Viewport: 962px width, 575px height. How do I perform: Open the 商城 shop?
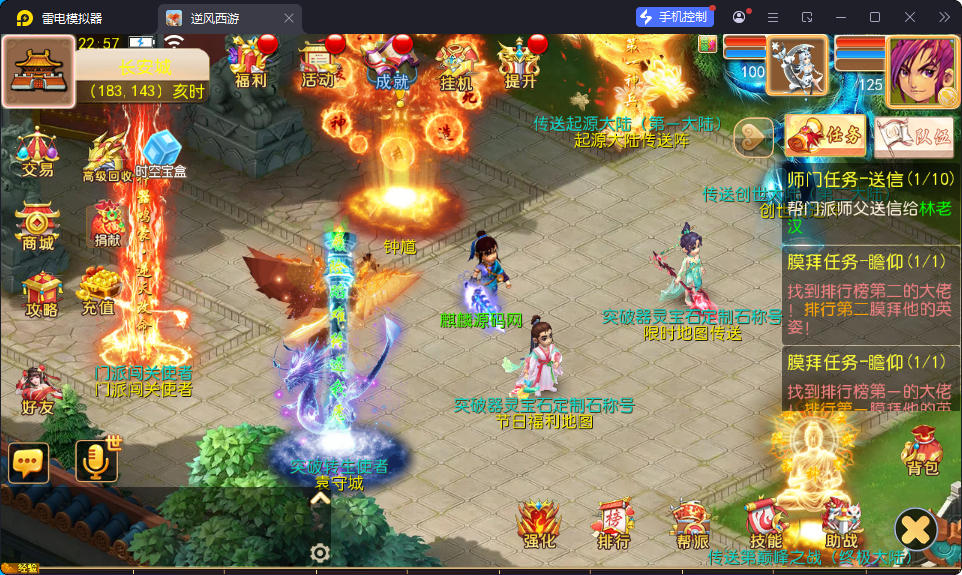click(x=38, y=228)
